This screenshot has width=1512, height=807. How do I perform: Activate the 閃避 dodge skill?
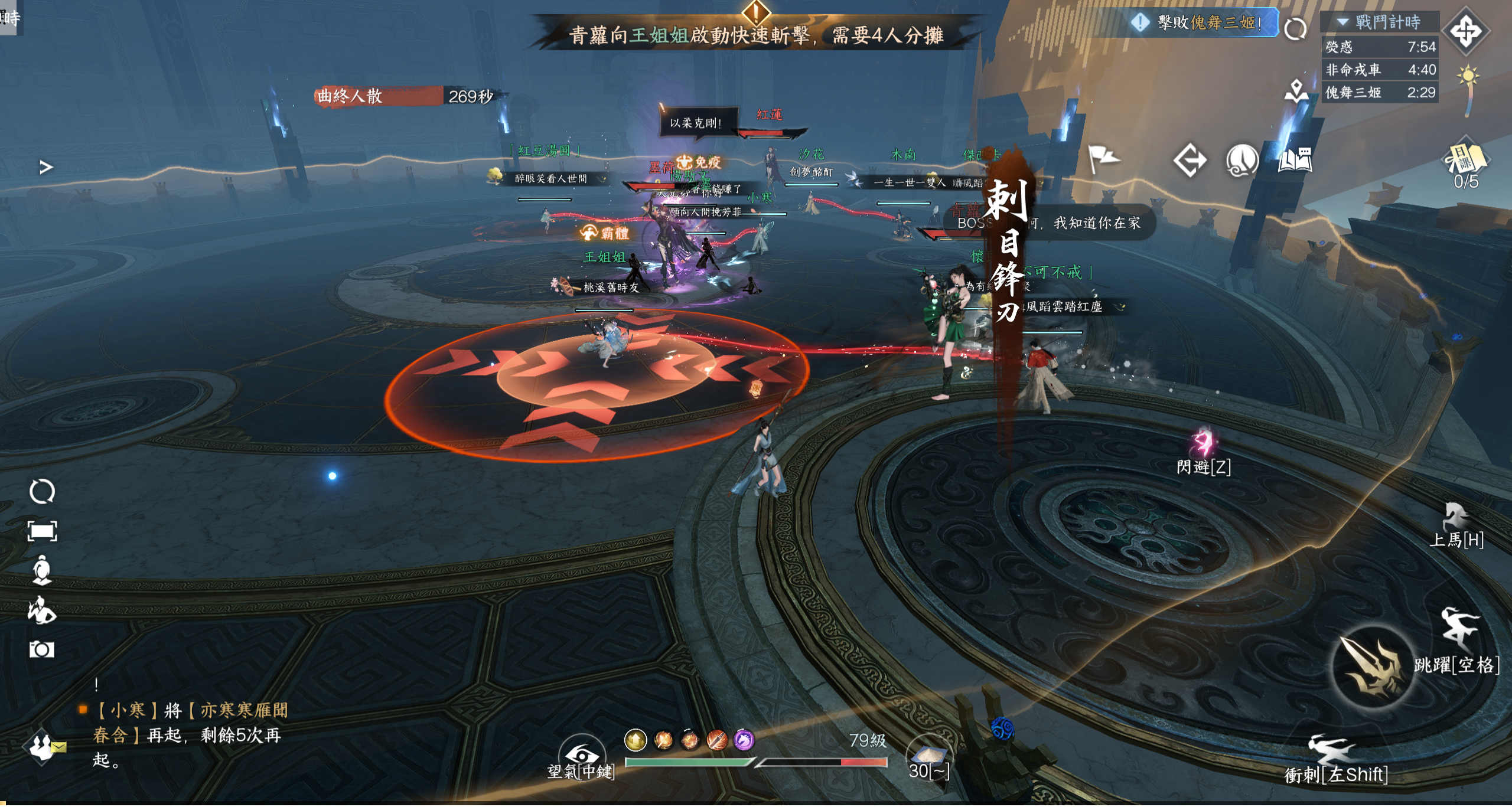[1203, 444]
